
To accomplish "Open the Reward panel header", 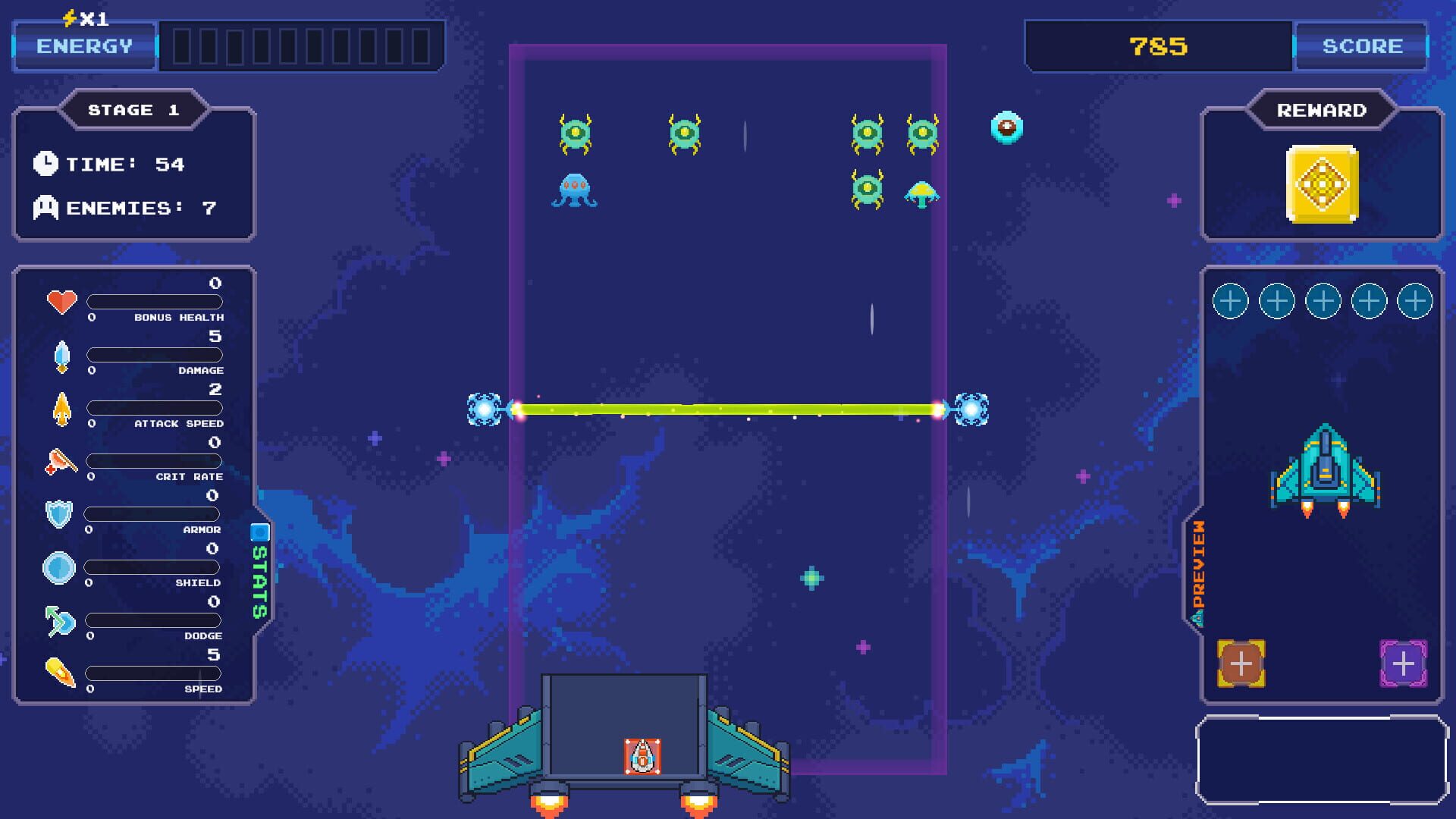I will [1321, 109].
